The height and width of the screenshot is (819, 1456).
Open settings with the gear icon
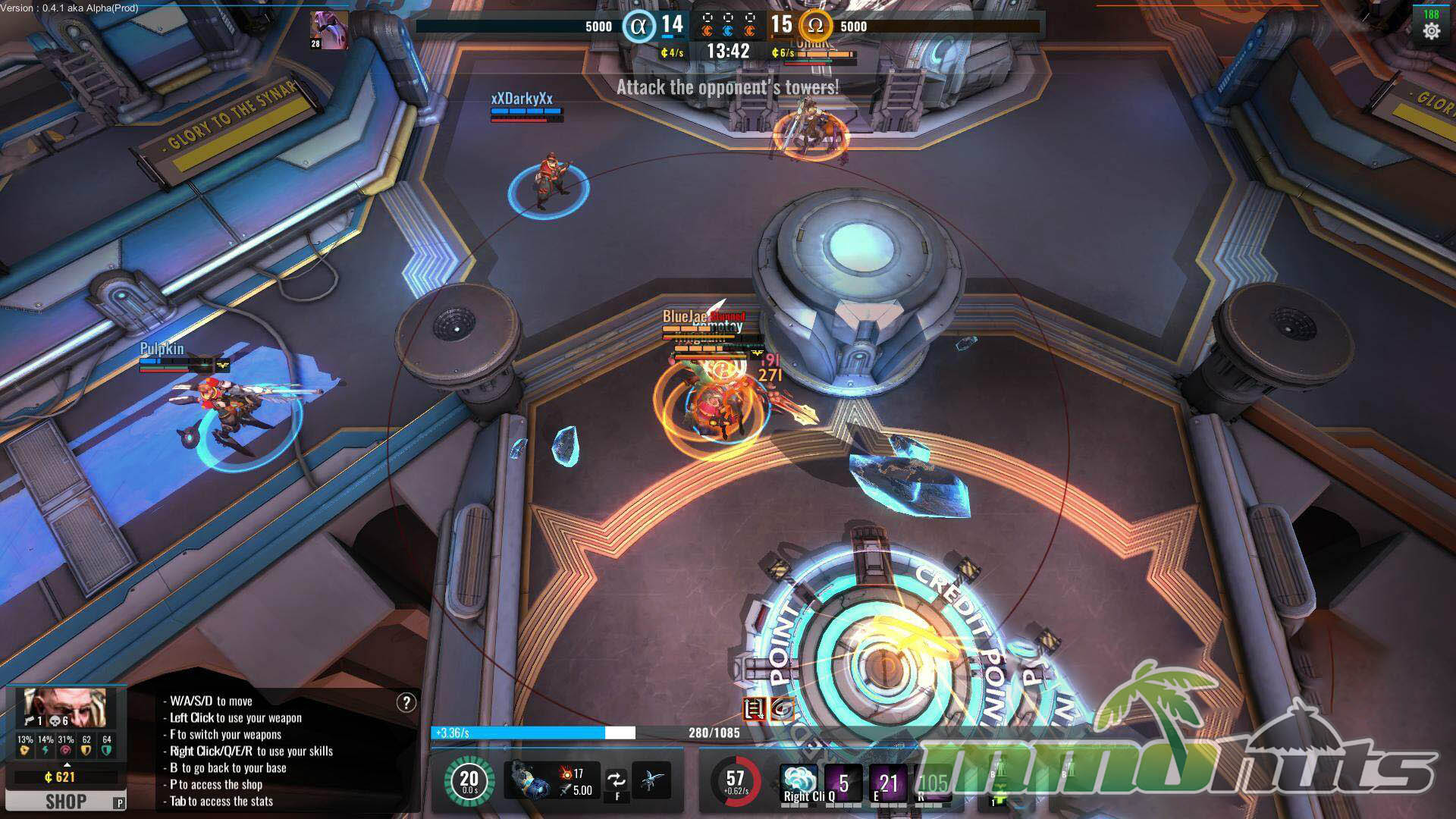coord(1431,31)
